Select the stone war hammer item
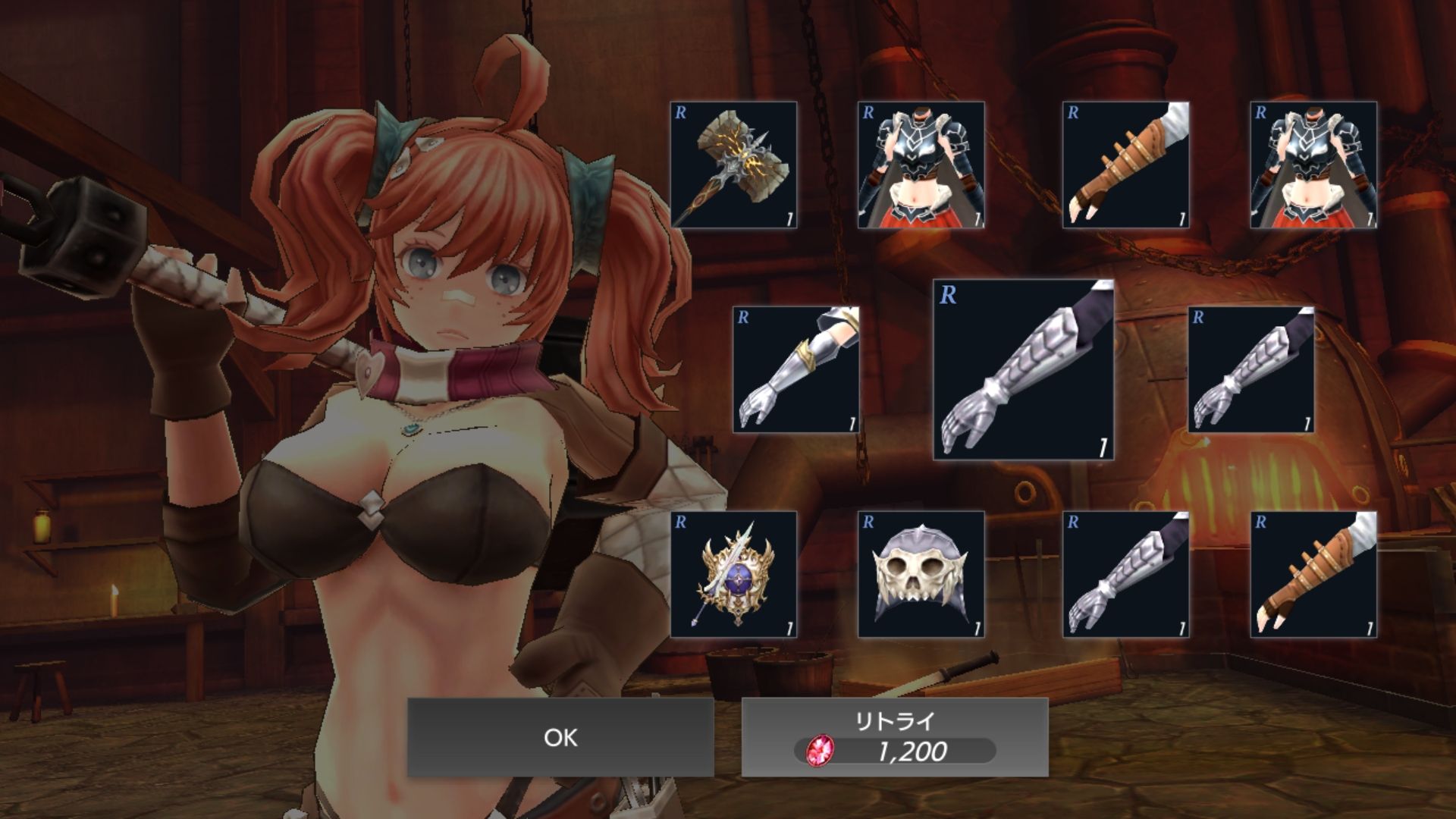 click(733, 165)
